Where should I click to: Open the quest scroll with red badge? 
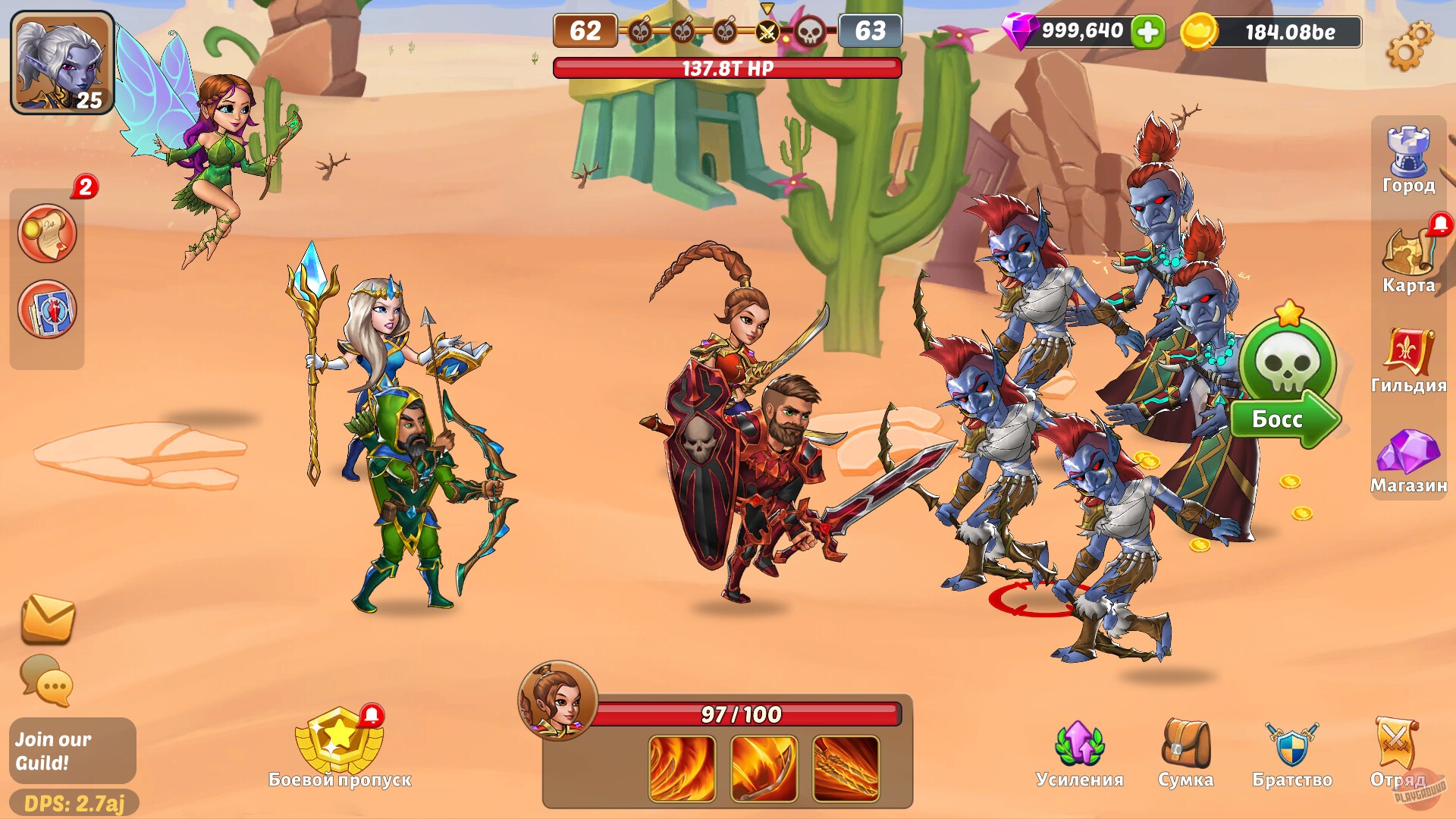[x=47, y=233]
